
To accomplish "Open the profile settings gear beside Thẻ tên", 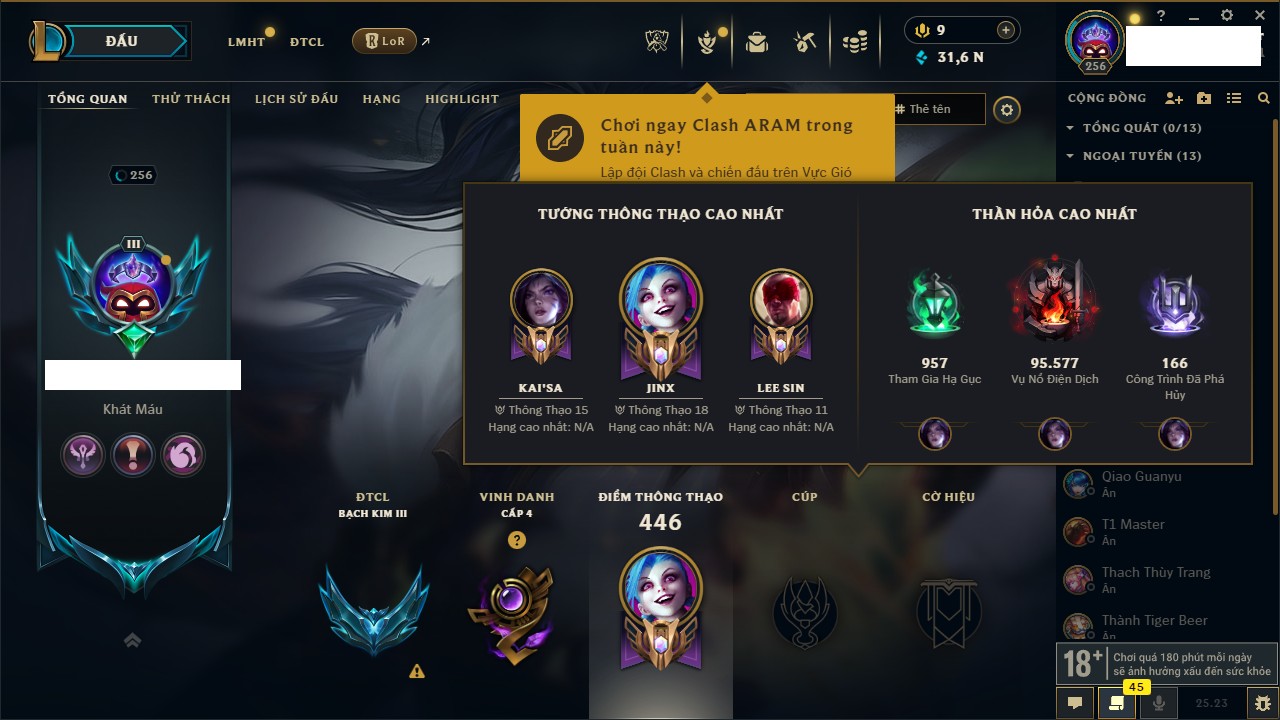I will coord(1007,110).
